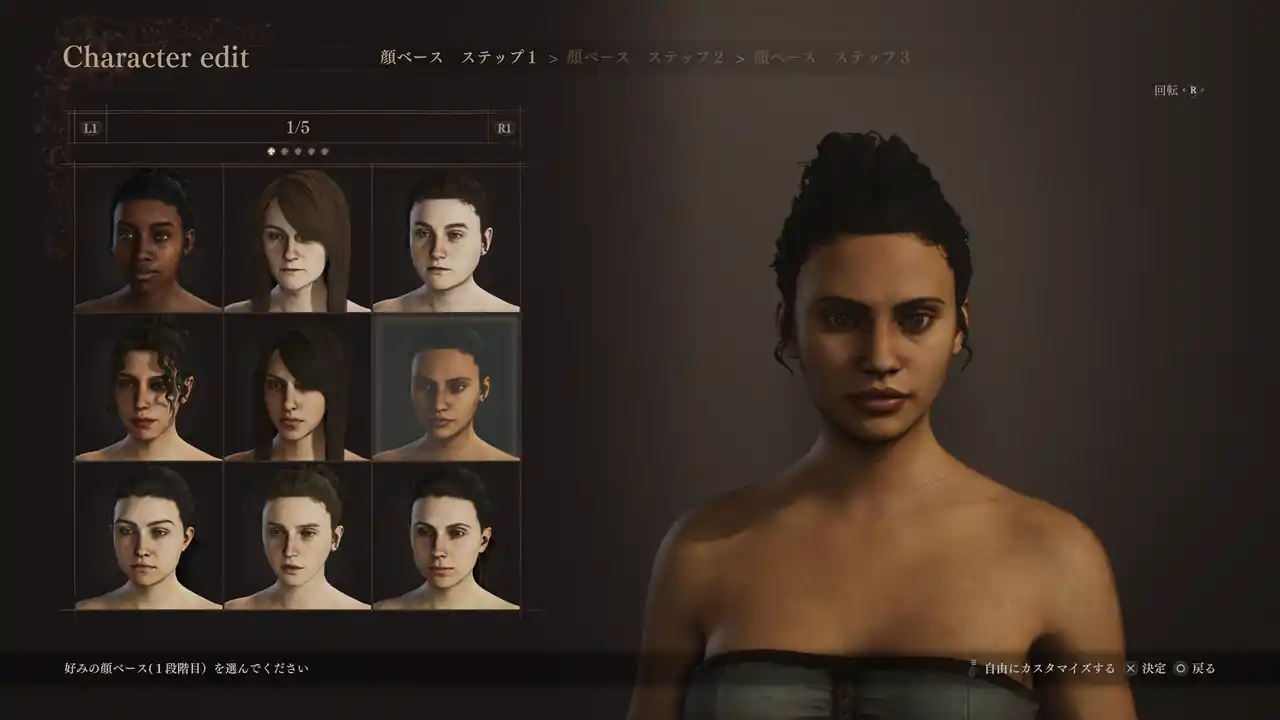This screenshot has height=720, width=1280.
Task: Choose the face with long straight brown hair
Action: [x=297, y=240]
